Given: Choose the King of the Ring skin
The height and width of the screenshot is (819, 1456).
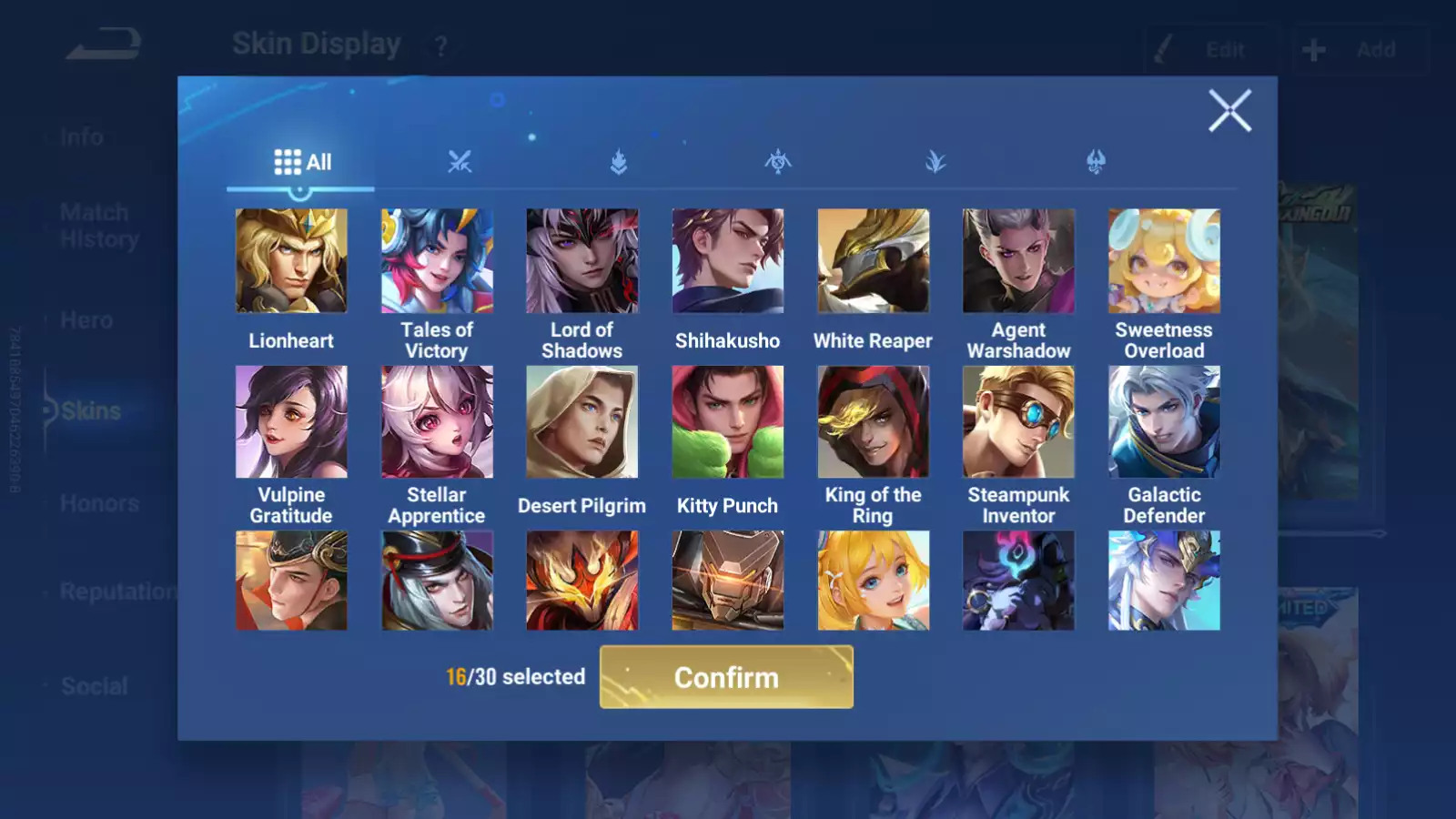Looking at the screenshot, I should coord(874,422).
